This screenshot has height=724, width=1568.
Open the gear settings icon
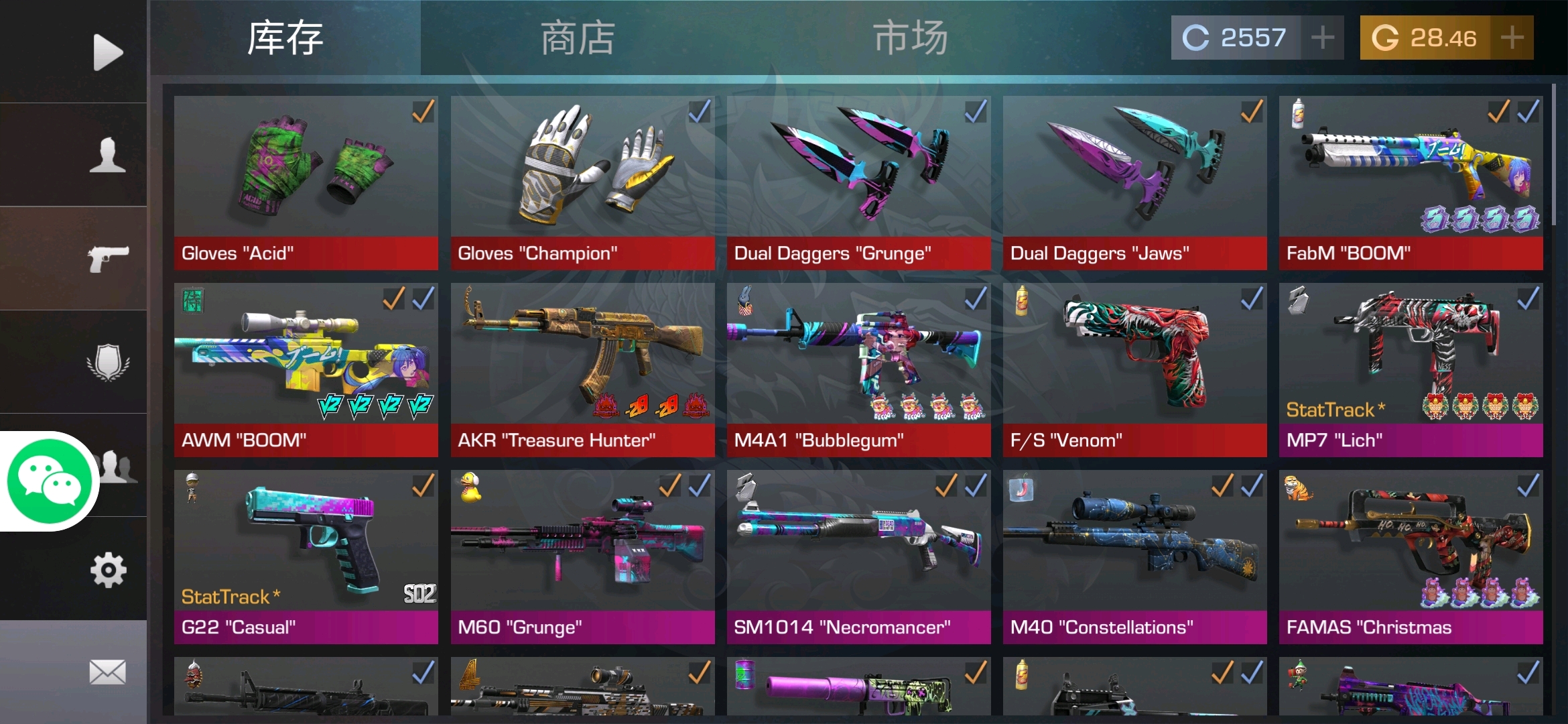point(107,570)
